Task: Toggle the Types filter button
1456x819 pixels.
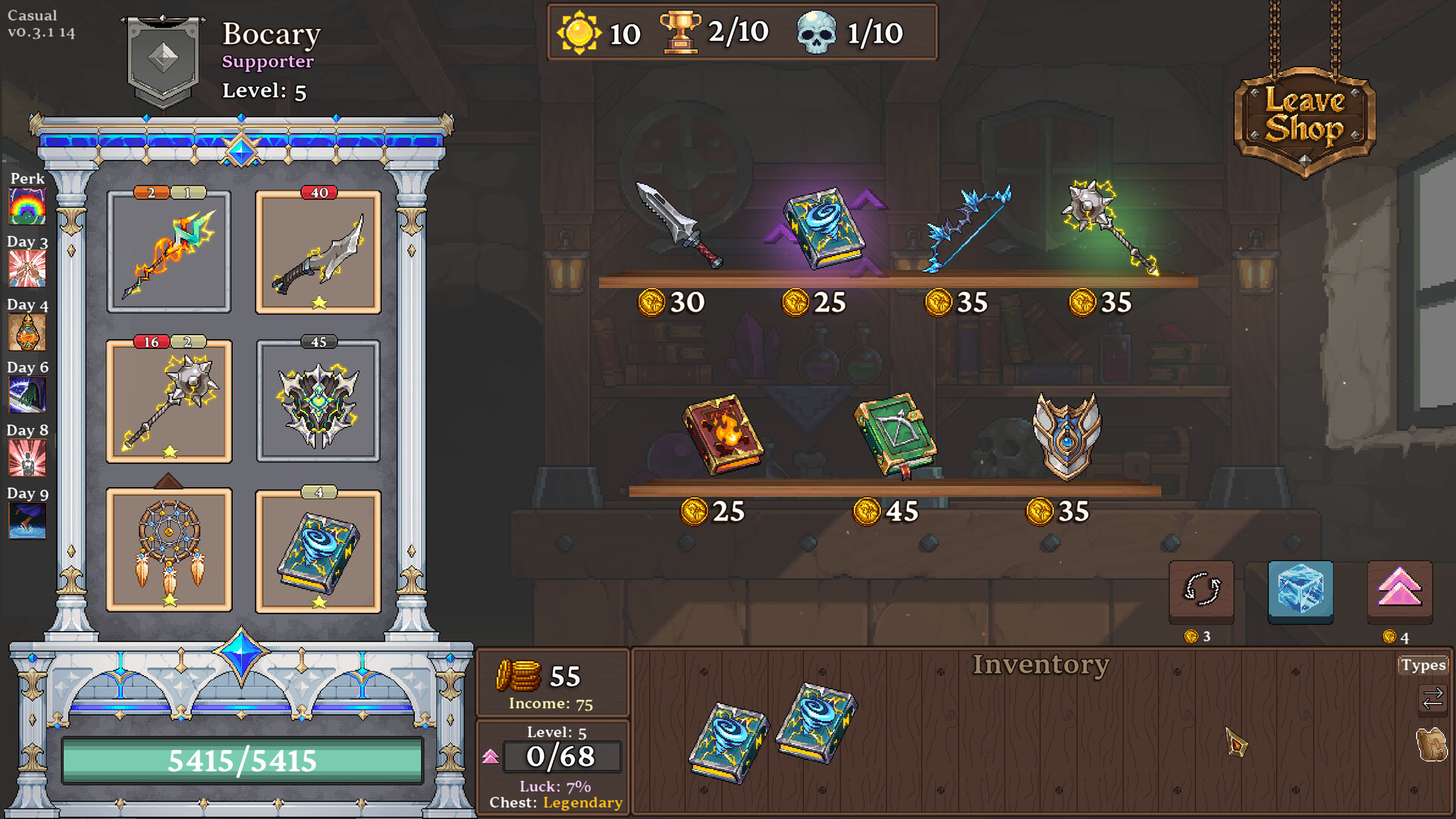Action: [x=1423, y=664]
